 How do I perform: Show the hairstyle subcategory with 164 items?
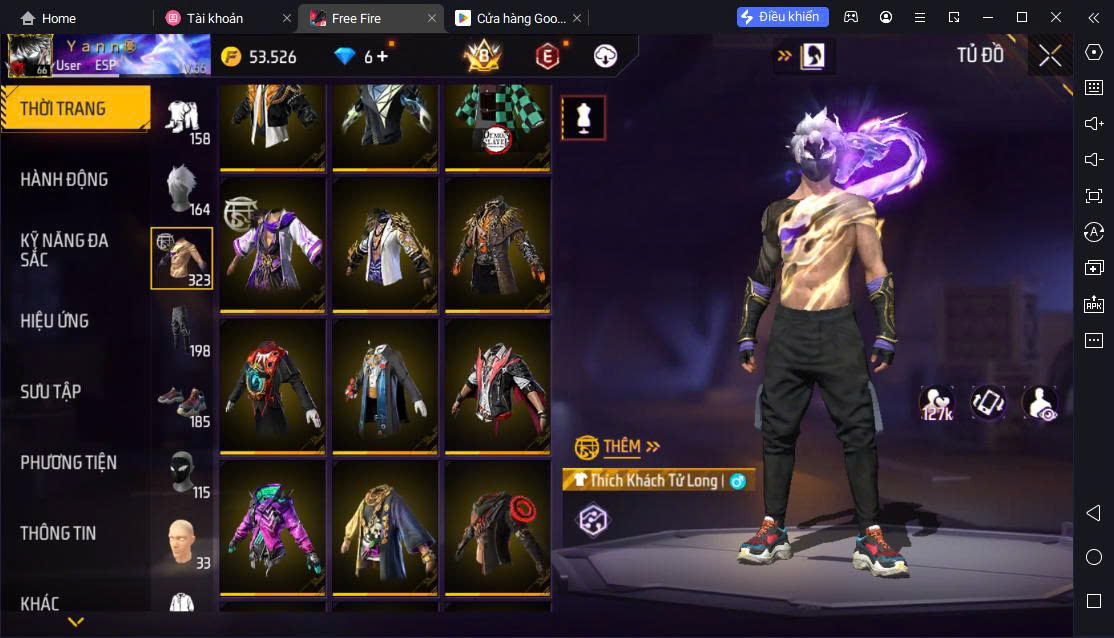click(x=181, y=189)
